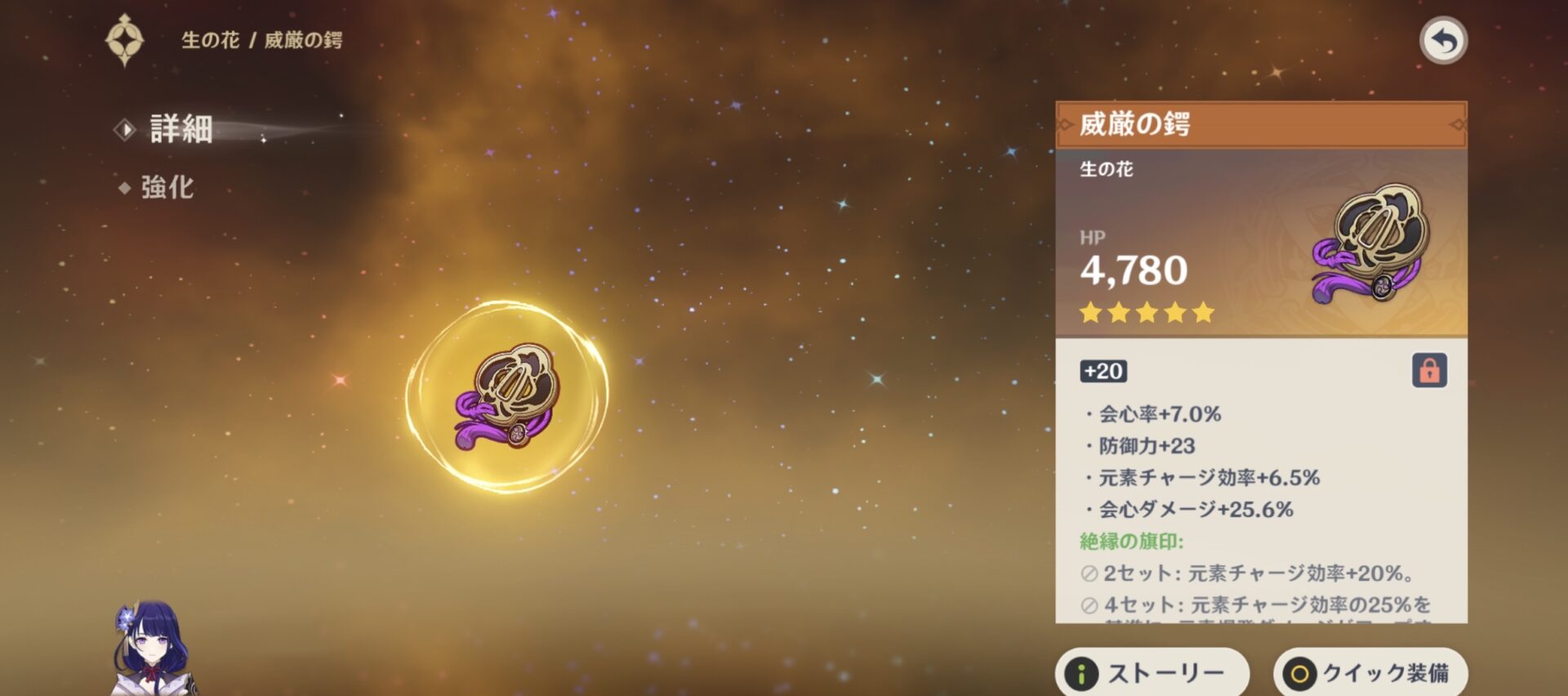Open the 強化 enhance tab

[x=167, y=188]
